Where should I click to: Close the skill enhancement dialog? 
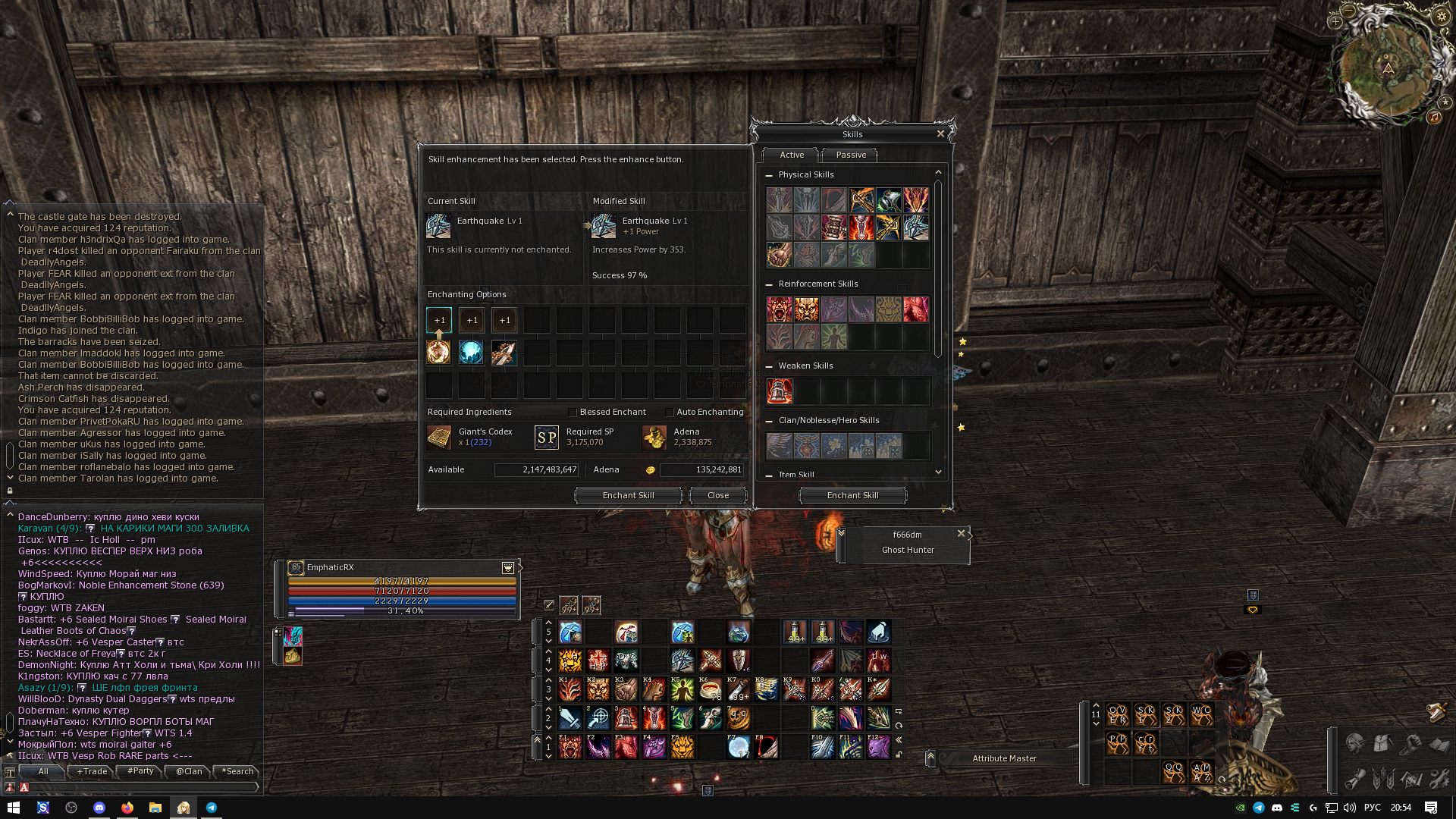click(x=717, y=495)
